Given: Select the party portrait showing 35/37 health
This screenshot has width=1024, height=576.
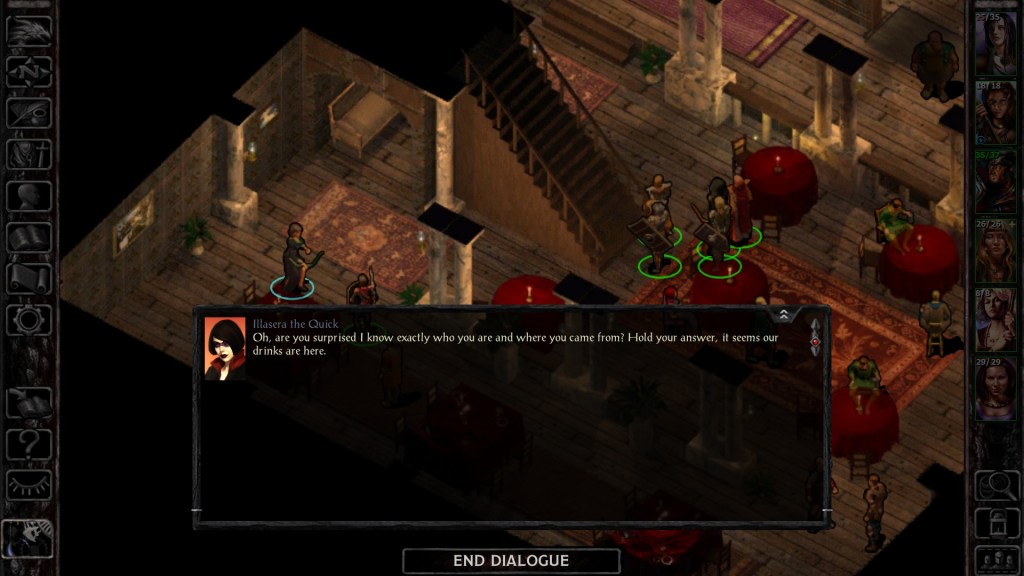Looking at the screenshot, I should coord(995,181).
